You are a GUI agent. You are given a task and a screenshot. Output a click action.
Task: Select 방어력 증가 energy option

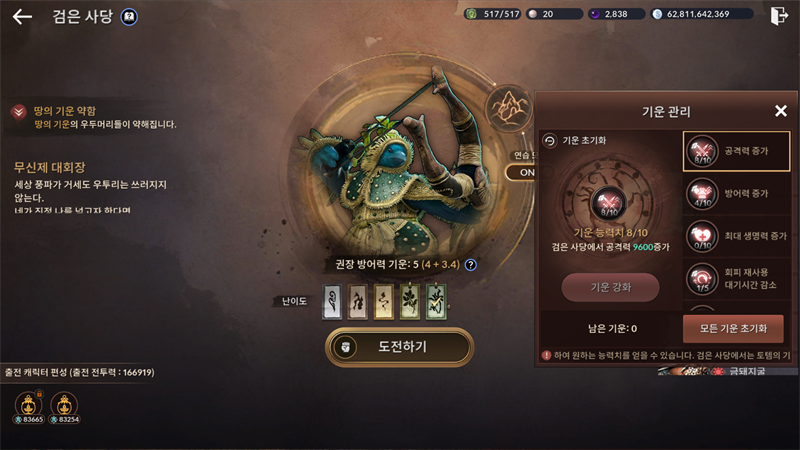pyautogui.click(x=736, y=193)
